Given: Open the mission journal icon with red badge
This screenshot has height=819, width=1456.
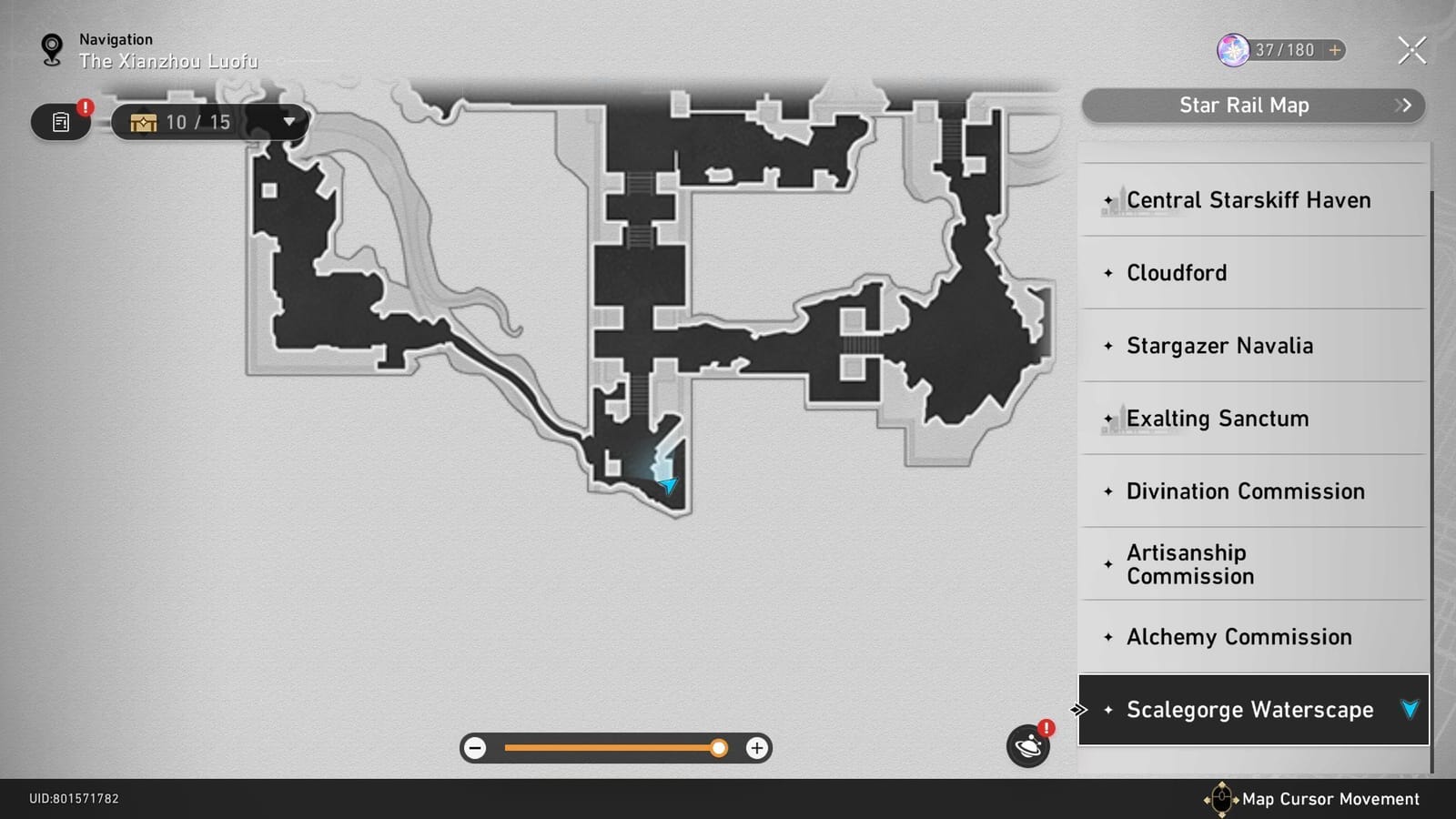Looking at the screenshot, I should point(60,121).
